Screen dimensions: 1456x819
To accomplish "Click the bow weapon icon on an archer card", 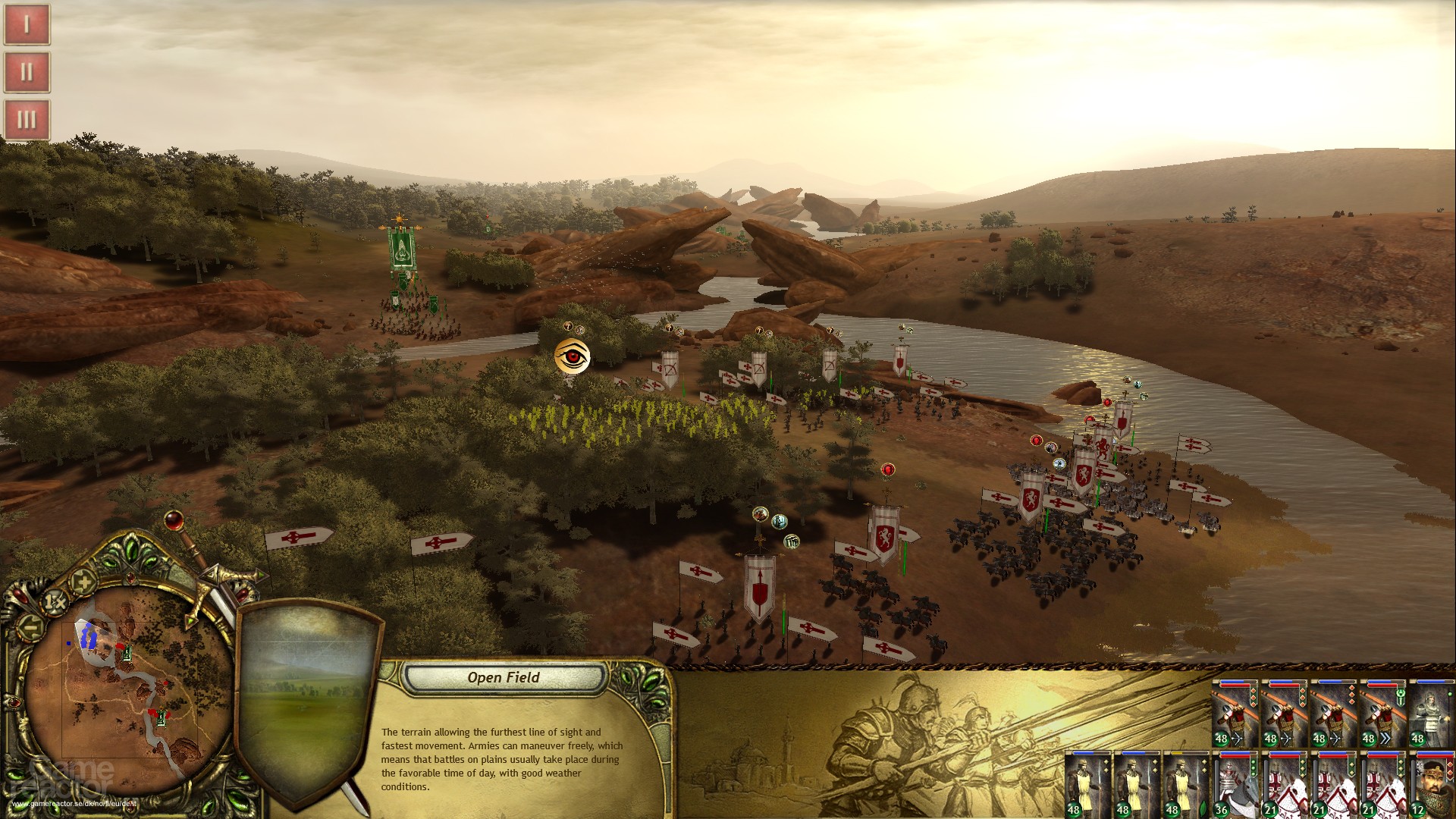I will (1238, 738).
